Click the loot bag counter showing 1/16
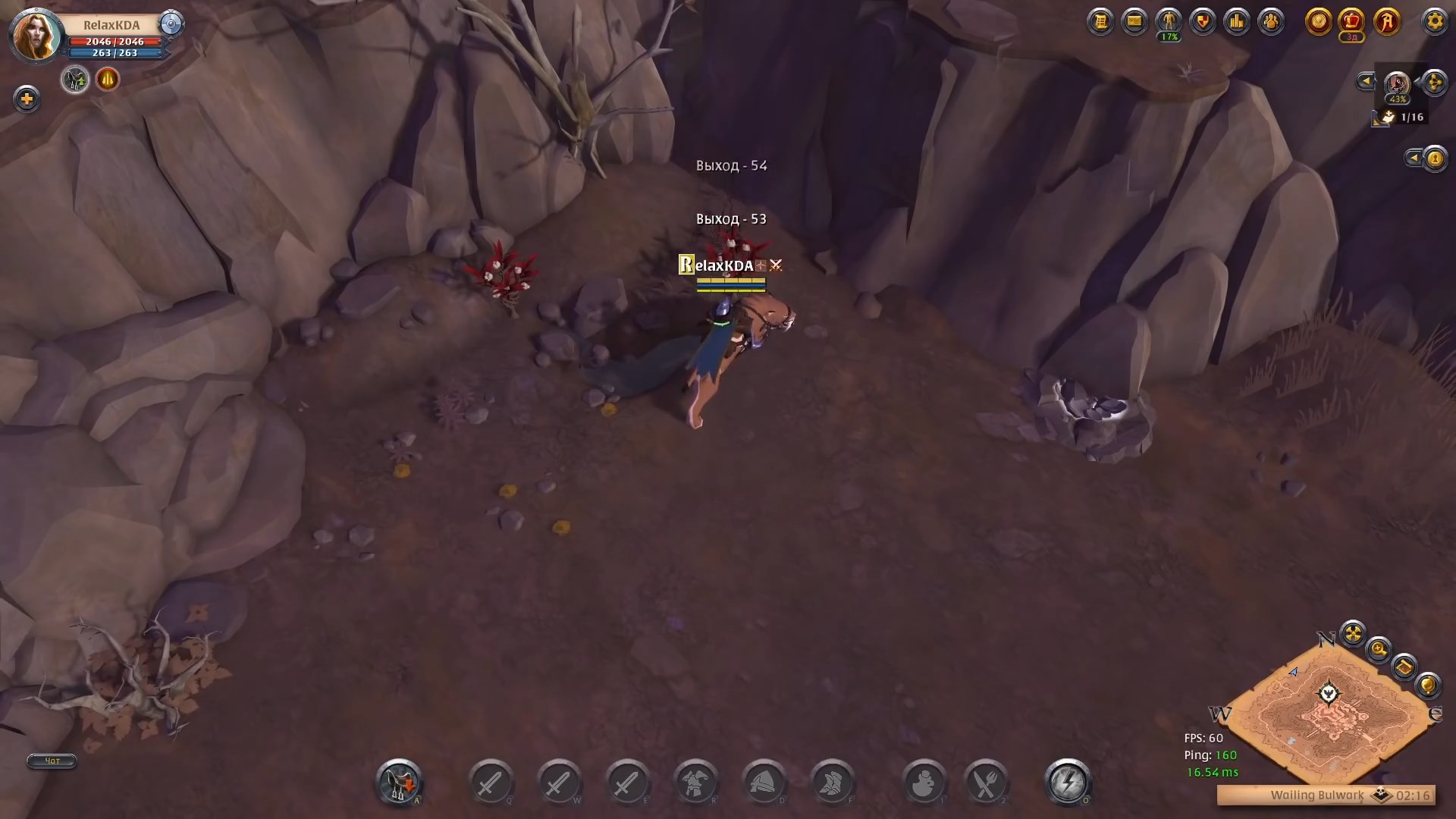Image resolution: width=1456 pixels, height=819 pixels. (x=1395, y=118)
